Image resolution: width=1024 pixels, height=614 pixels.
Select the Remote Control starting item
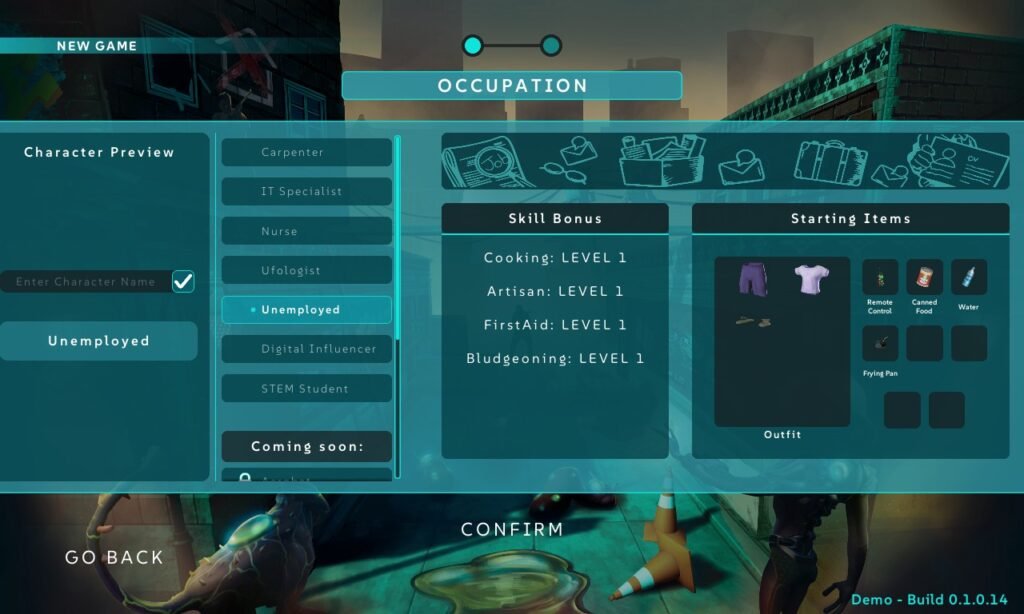(x=880, y=277)
